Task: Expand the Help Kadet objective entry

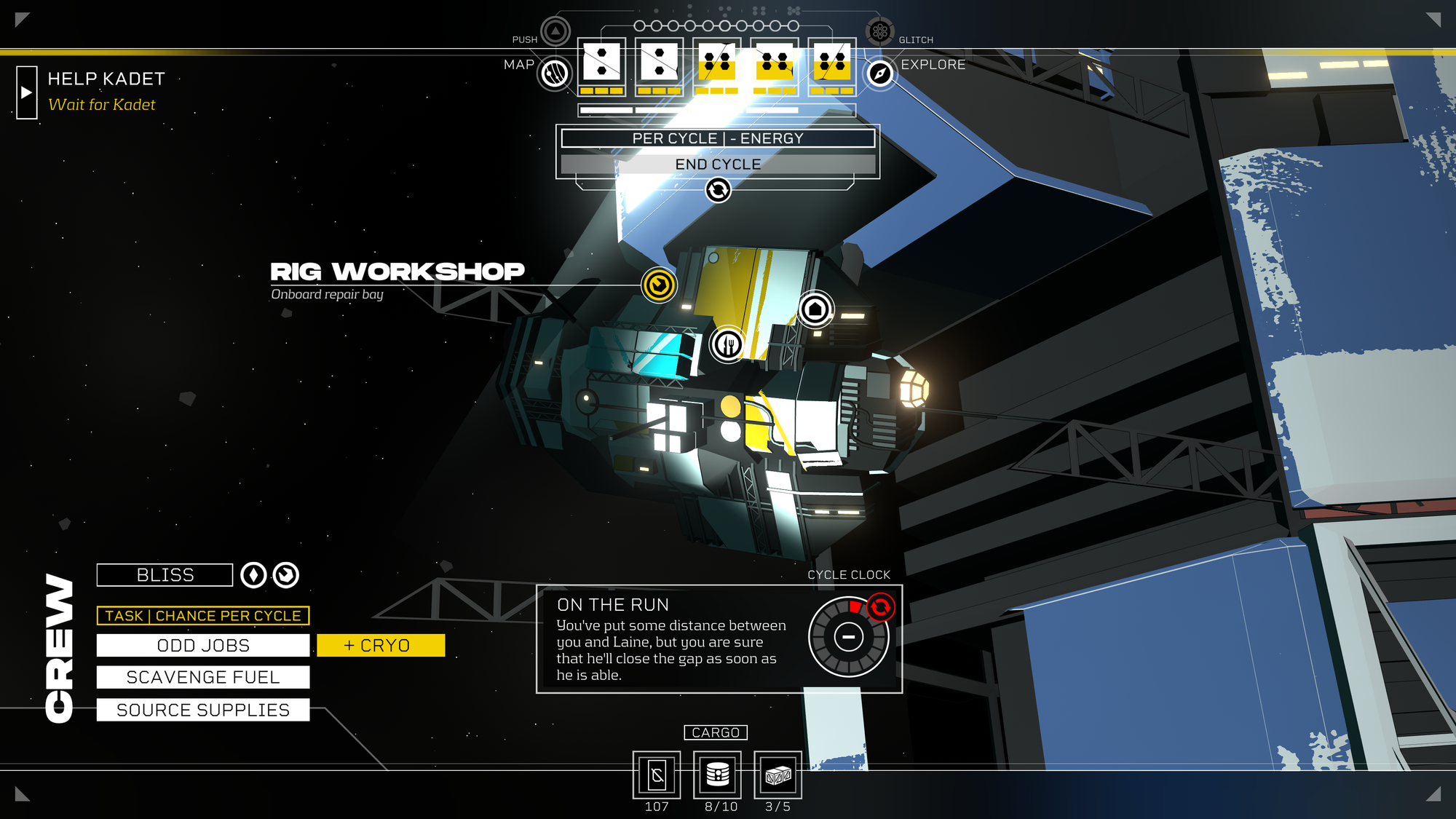Action: click(x=27, y=92)
